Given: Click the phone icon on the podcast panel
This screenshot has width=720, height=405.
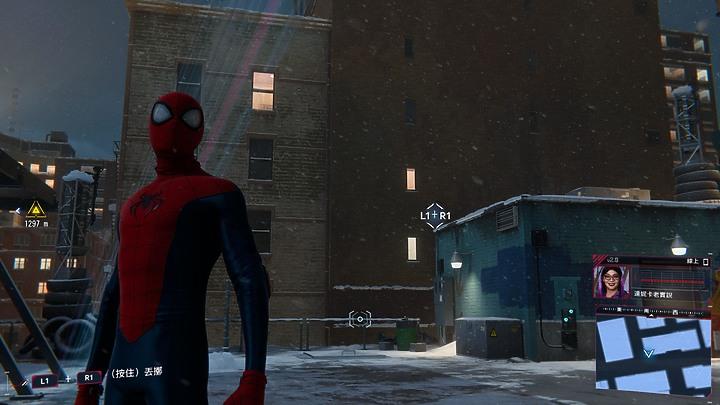Looking at the screenshot, I should [705, 261].
